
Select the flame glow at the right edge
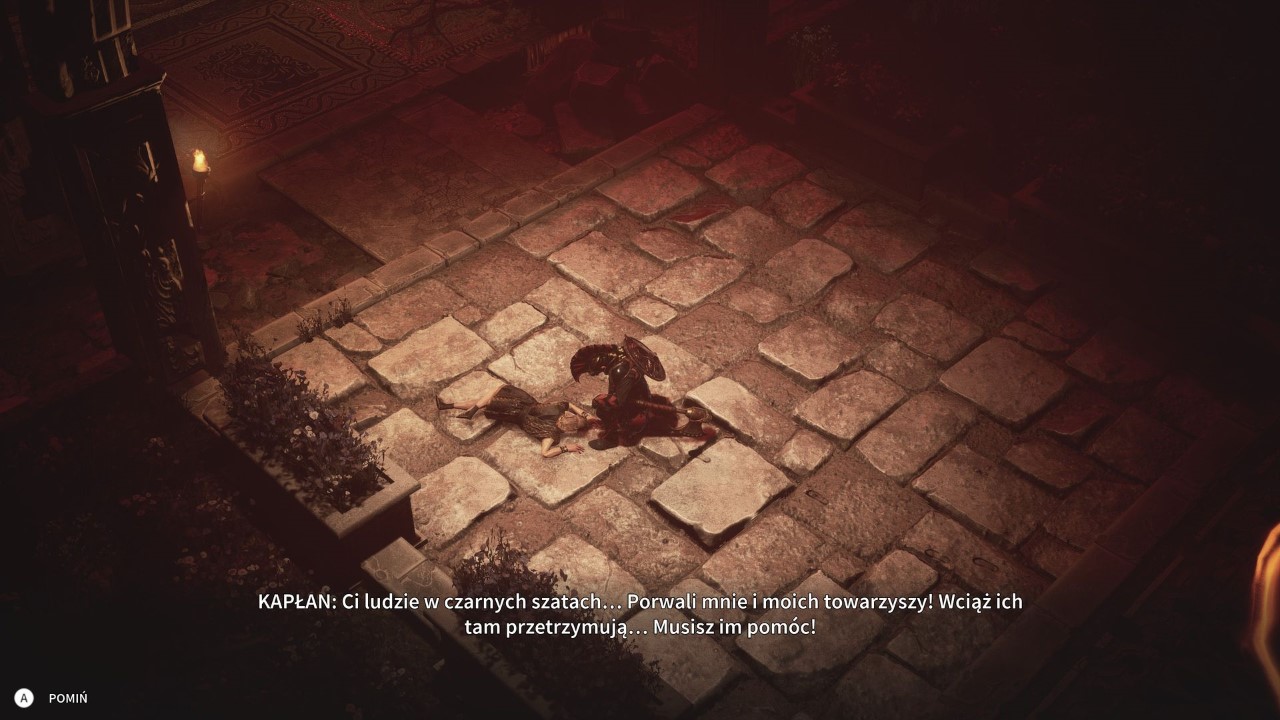tap(1270, 600)
